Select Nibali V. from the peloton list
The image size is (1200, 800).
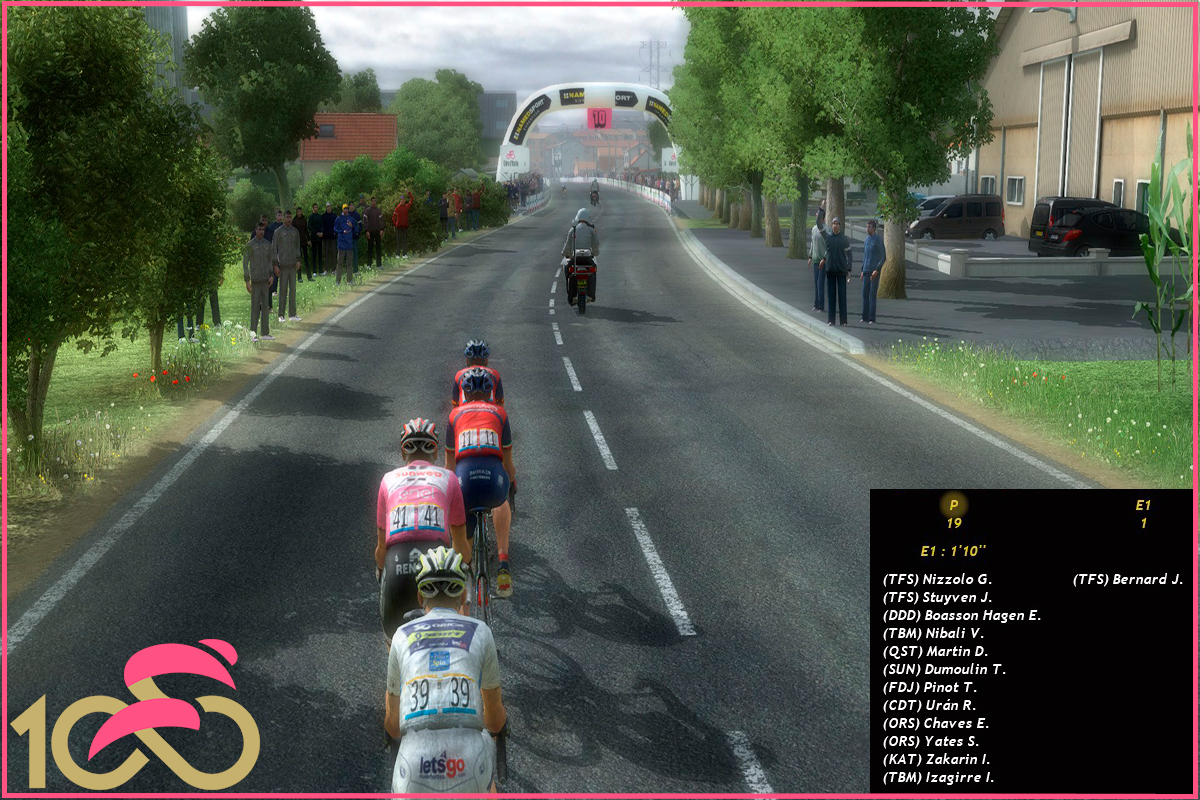pos(933,633)
